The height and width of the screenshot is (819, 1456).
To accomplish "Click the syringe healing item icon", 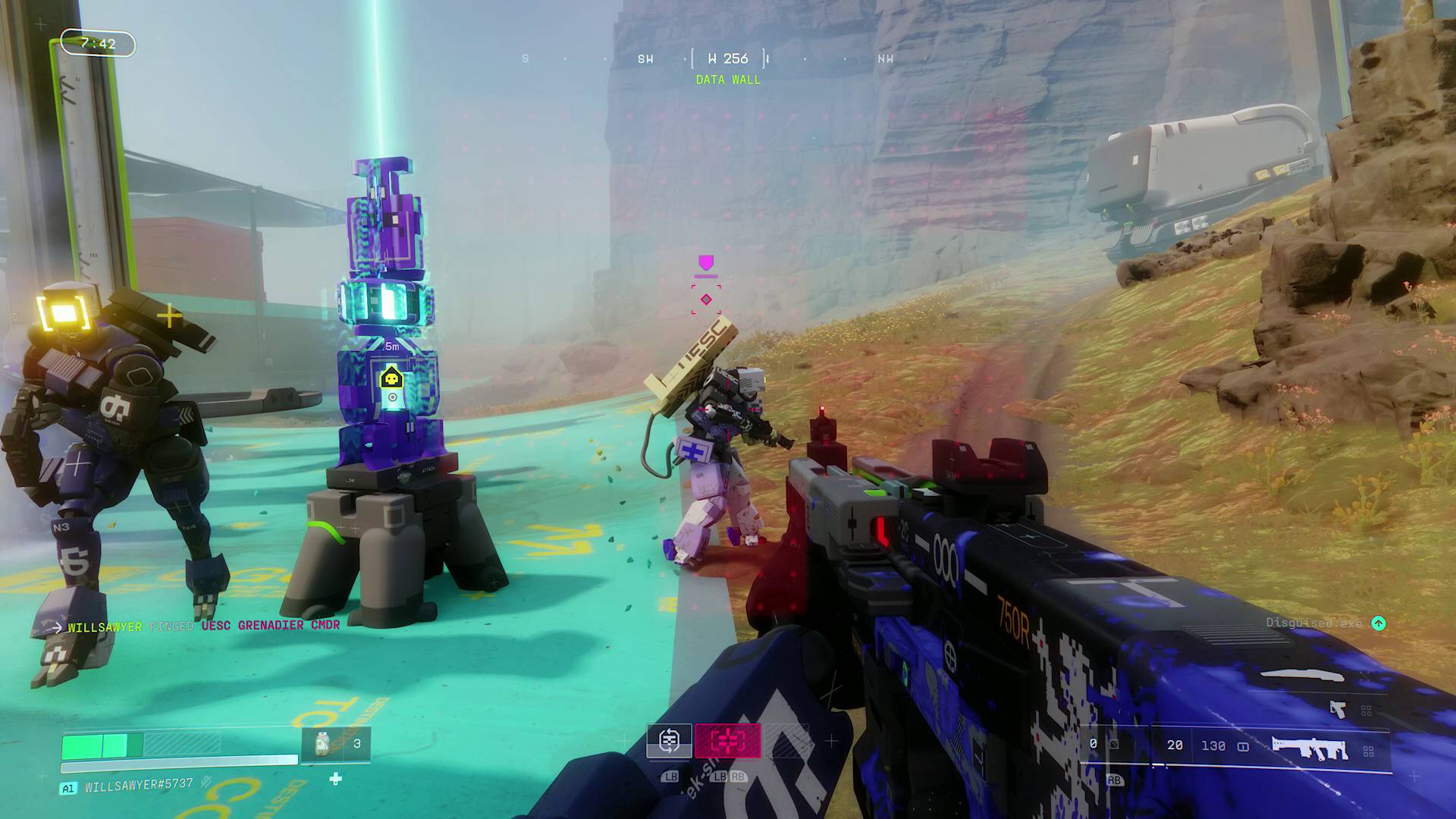I will coord(322,745).
